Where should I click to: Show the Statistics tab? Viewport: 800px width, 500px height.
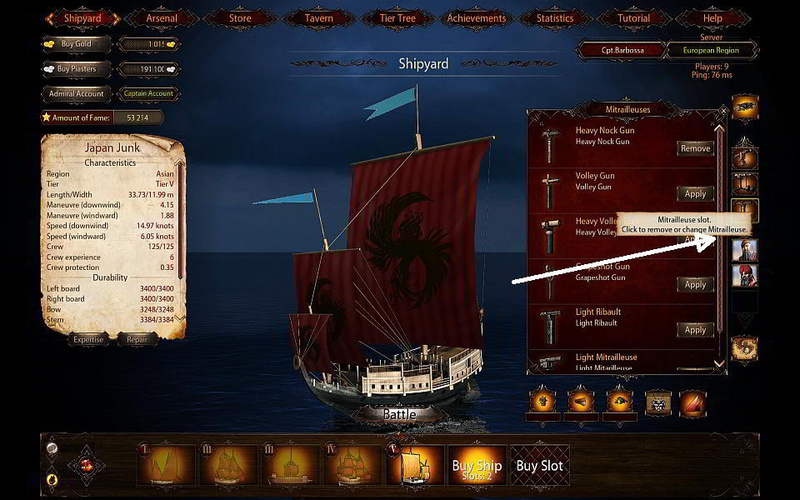(555, 17)
